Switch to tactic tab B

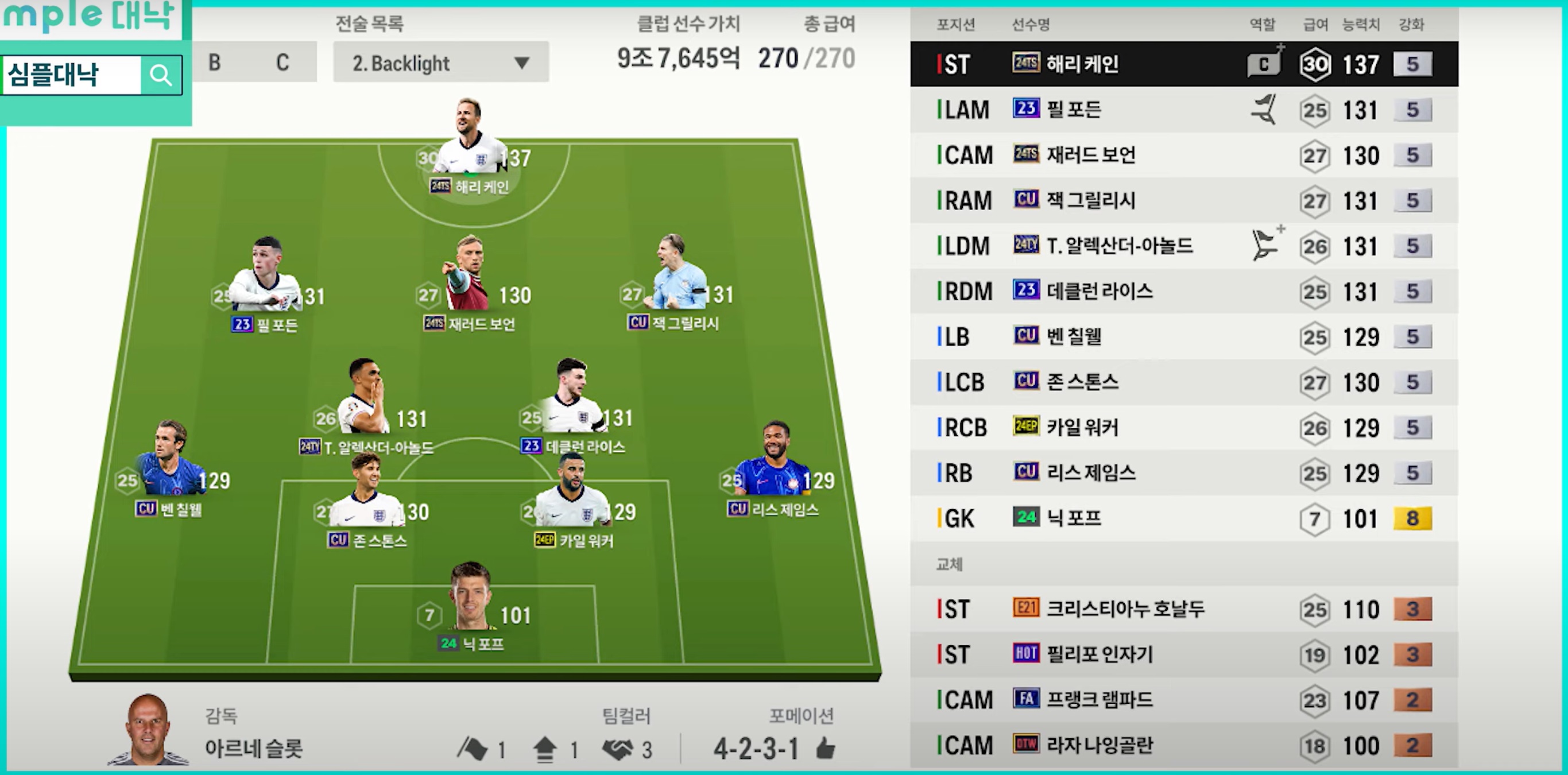(215, 63)
